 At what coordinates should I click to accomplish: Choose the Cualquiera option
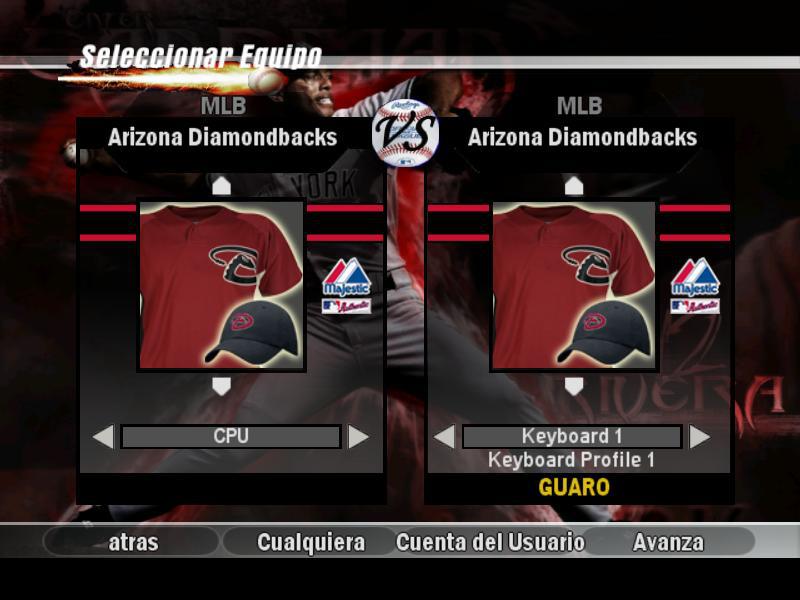(310, 542)
